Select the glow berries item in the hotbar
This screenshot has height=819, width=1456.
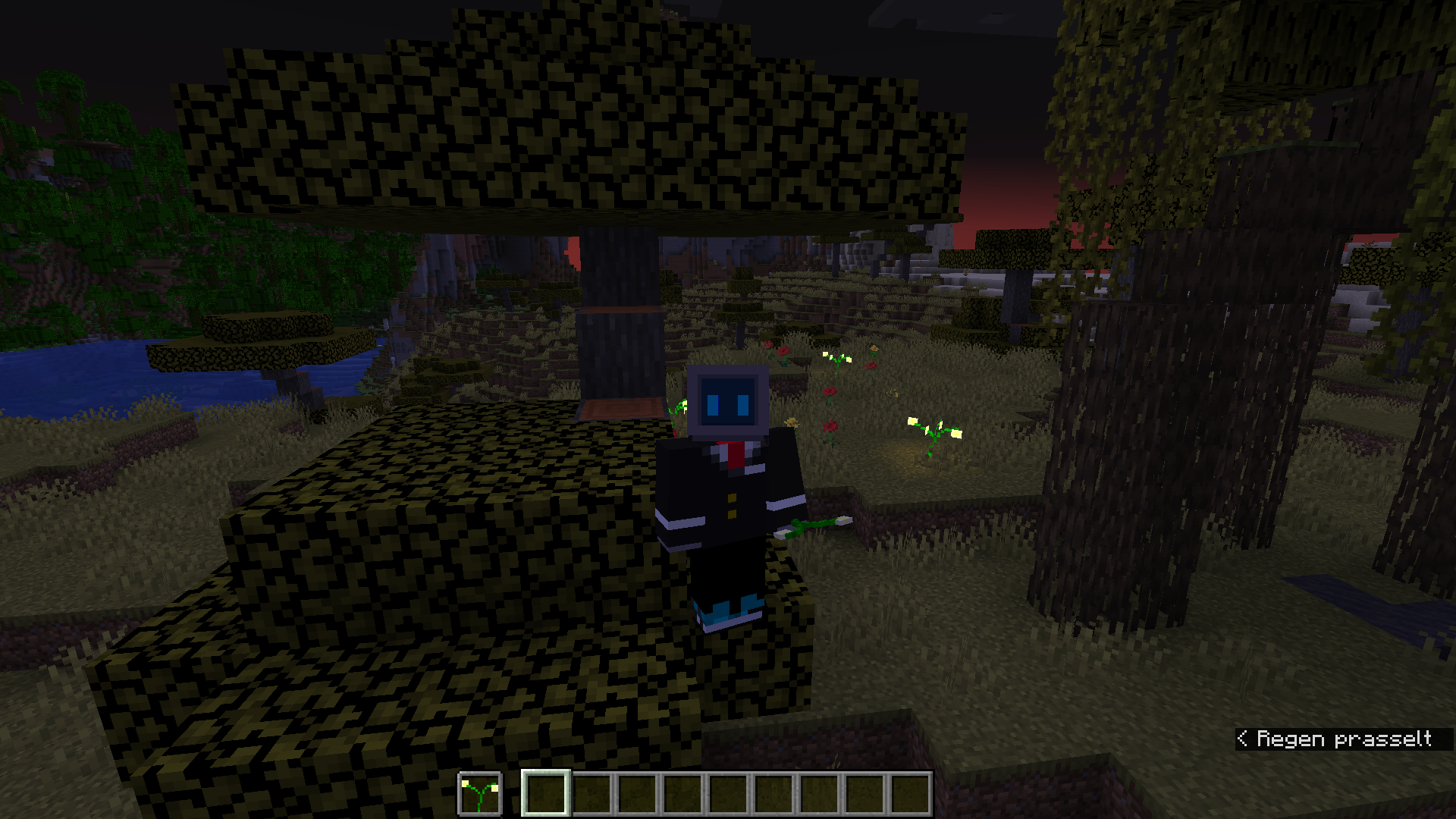pos(480,789)
